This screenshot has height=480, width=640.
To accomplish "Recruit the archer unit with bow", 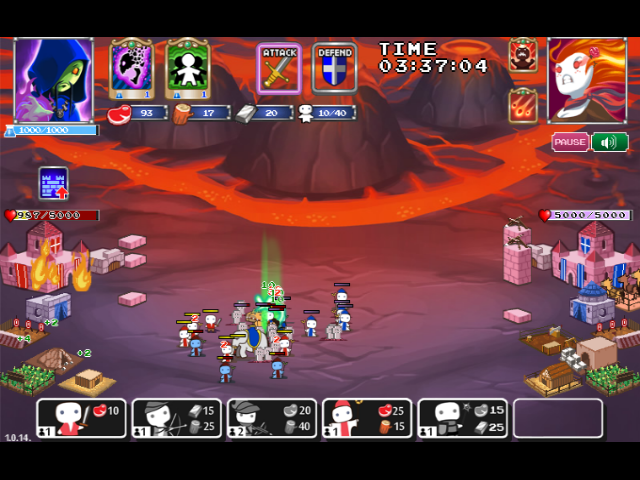I will click(176, 418).
